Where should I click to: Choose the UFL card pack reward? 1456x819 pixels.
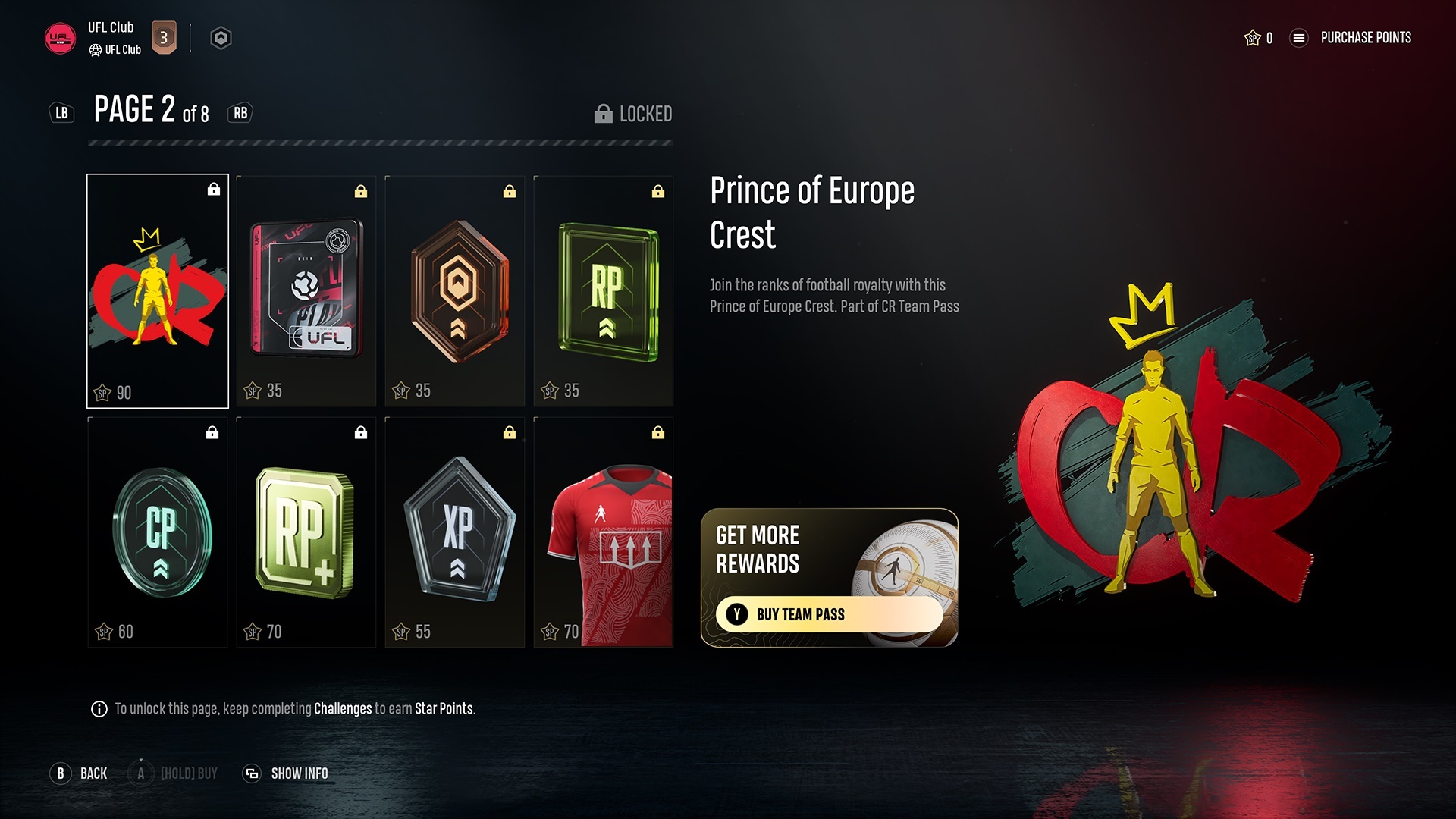pyautogui.click(x=306, y=291)
